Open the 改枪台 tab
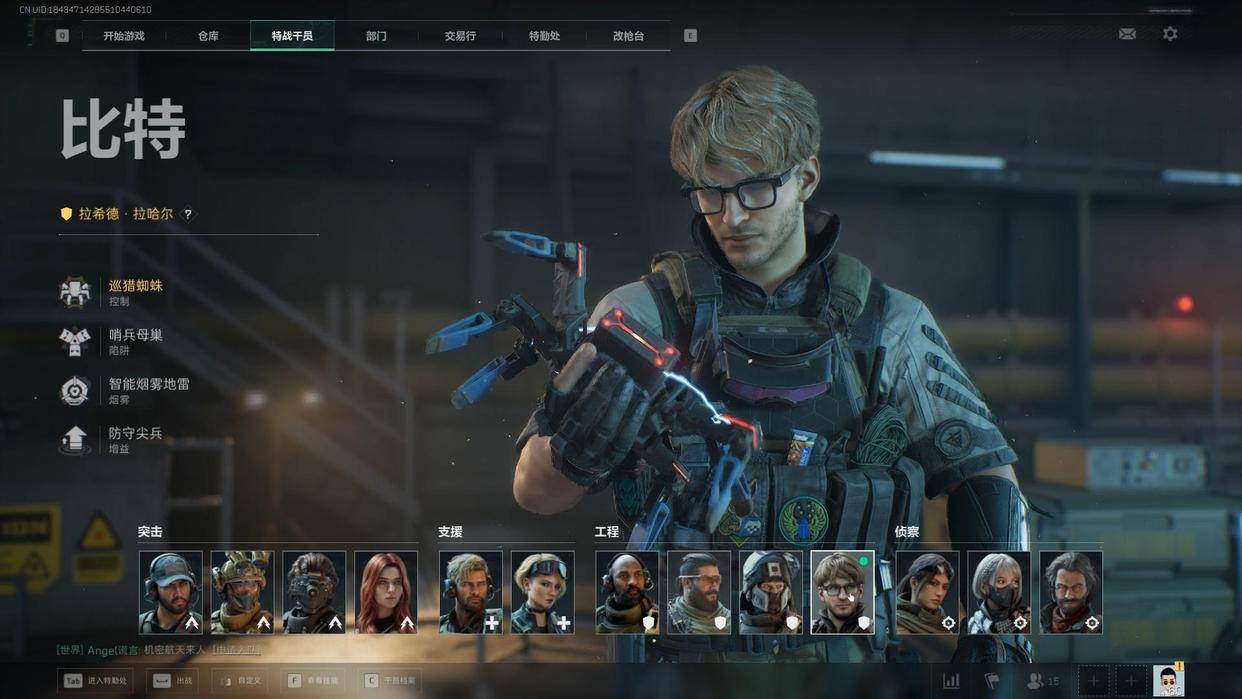This screenshot has height=699, width=1242. tap(628, 36)
